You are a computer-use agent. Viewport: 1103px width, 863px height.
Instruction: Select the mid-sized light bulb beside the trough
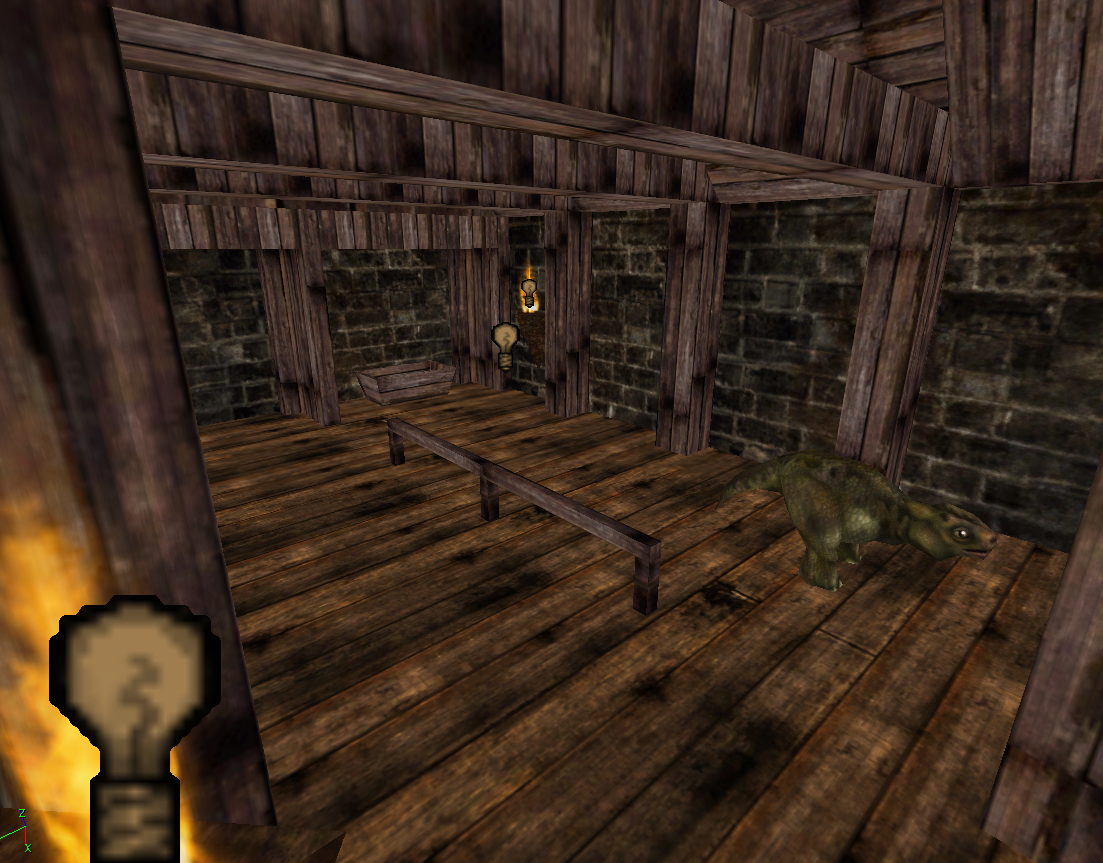[x=506, y=344]
